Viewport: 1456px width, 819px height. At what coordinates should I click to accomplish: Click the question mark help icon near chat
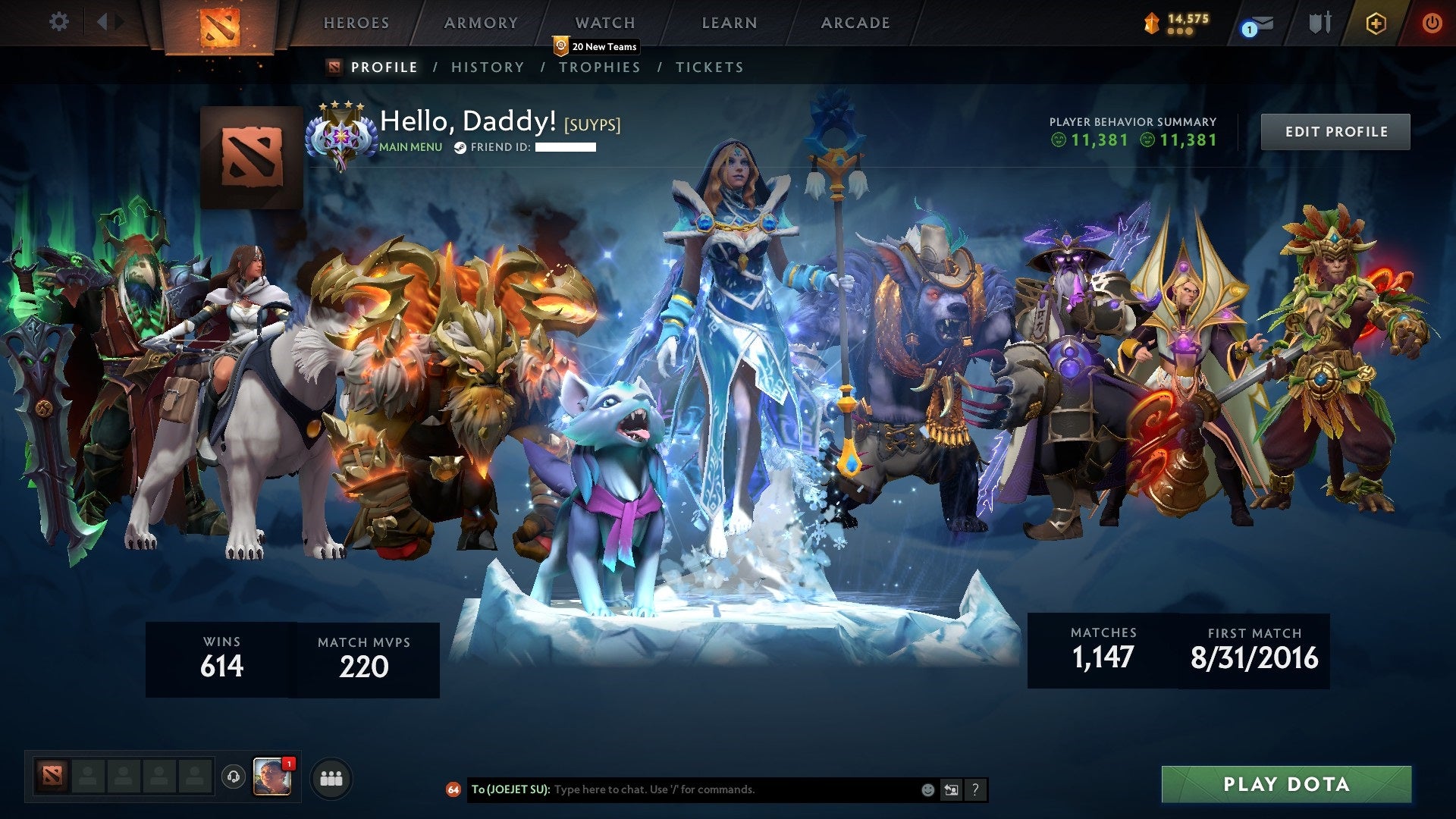point(974,789)
